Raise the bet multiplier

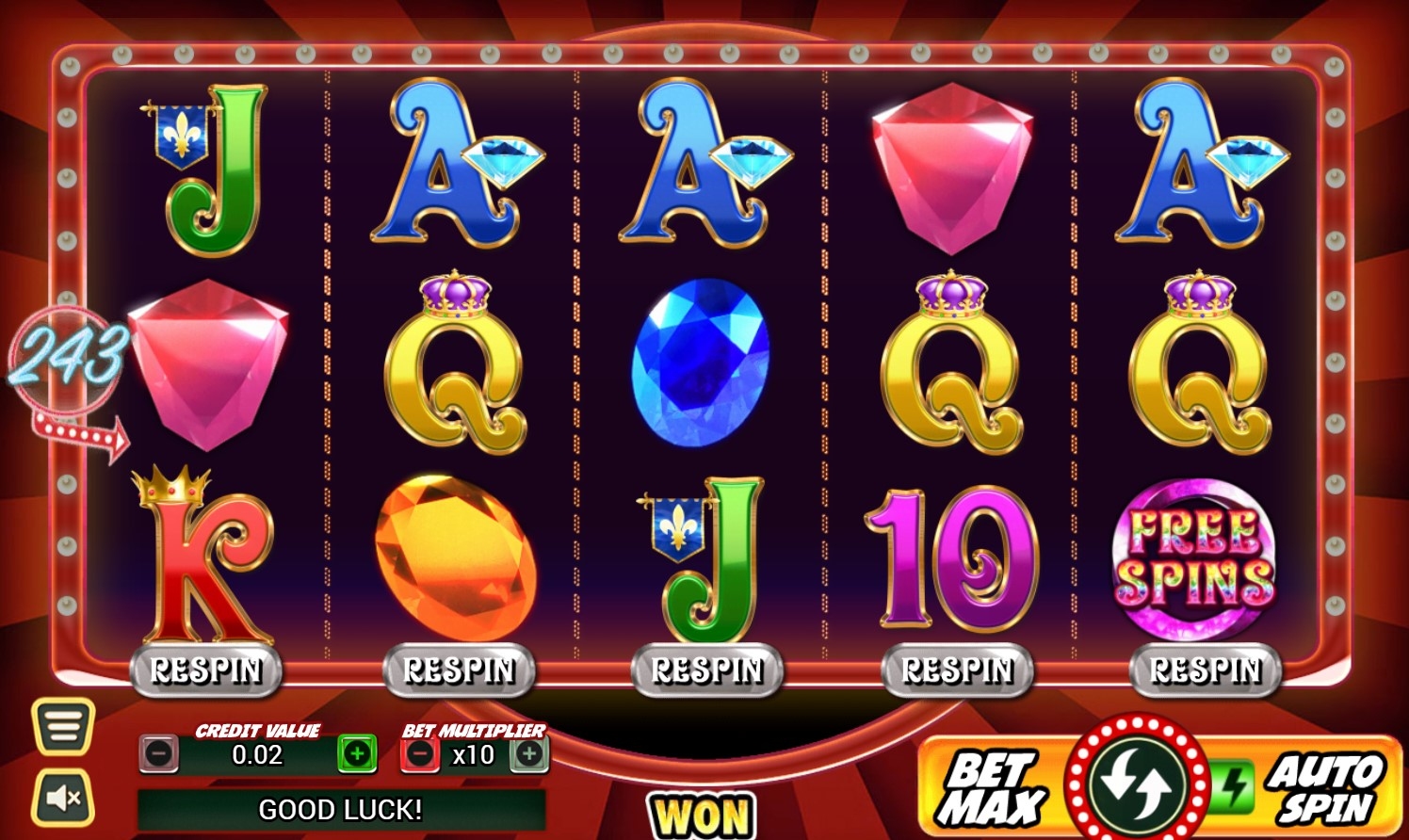click(529, 753)
